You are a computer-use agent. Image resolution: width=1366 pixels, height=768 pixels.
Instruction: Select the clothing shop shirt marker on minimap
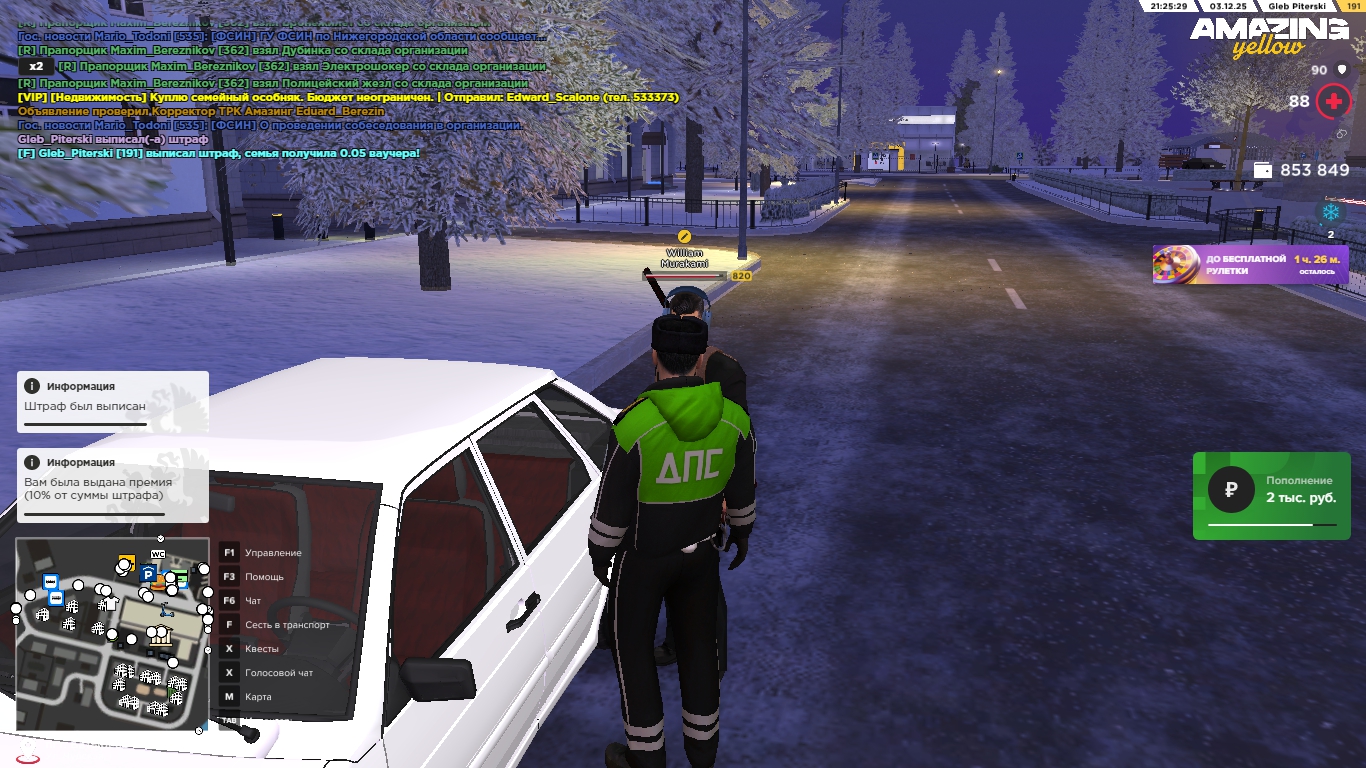click(x=110, y=603)
